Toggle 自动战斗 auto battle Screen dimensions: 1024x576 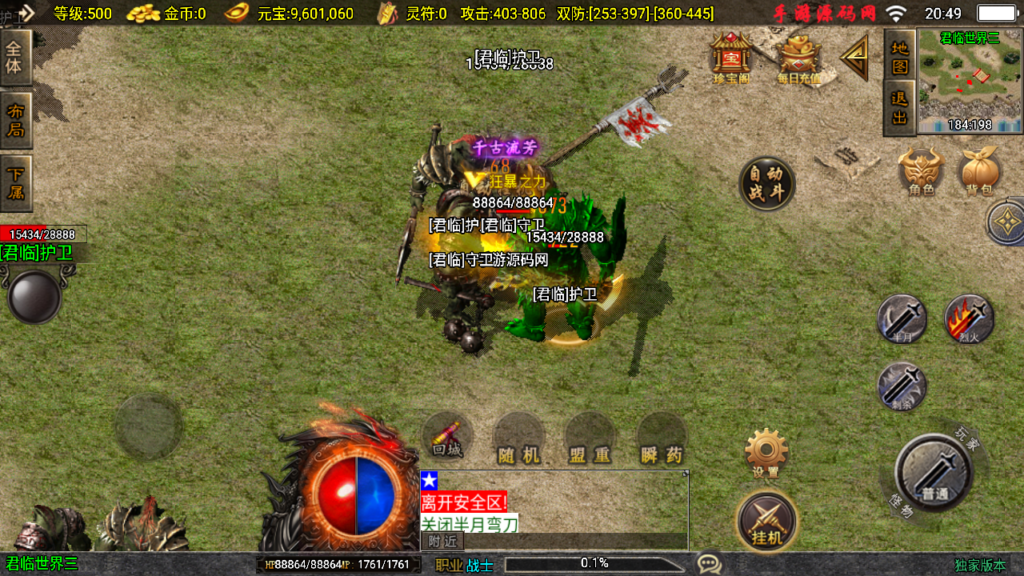pos(767,184)
